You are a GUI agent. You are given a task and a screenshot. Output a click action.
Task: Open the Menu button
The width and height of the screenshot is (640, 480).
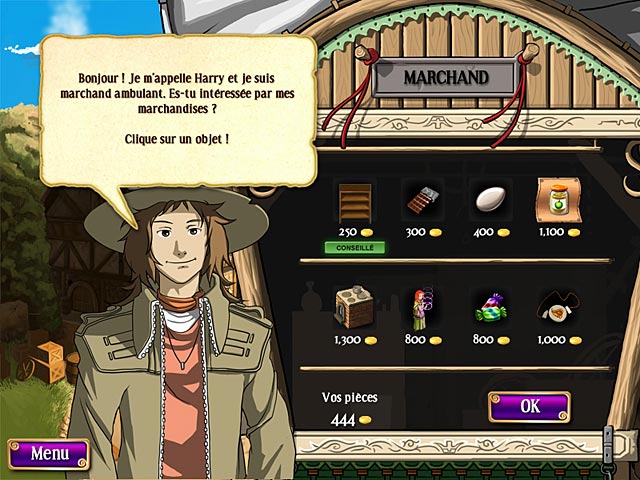[48, 453]
